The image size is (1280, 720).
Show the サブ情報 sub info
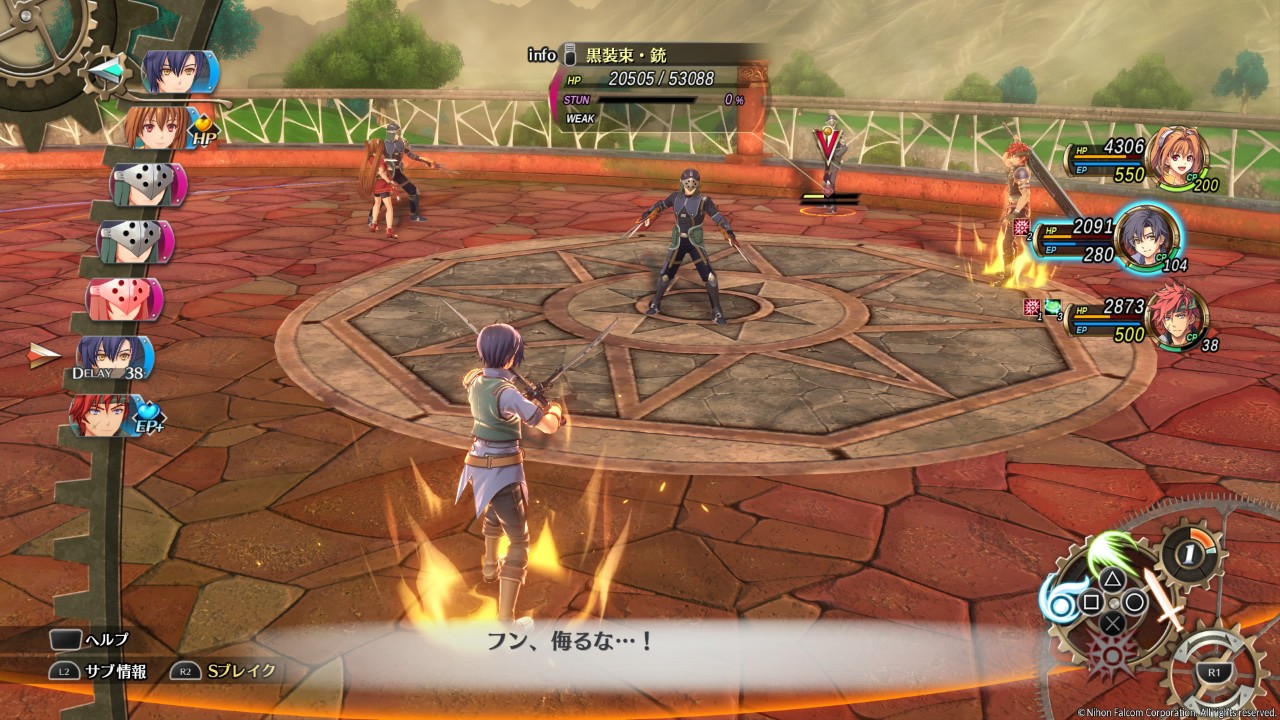tap(98, 672)
